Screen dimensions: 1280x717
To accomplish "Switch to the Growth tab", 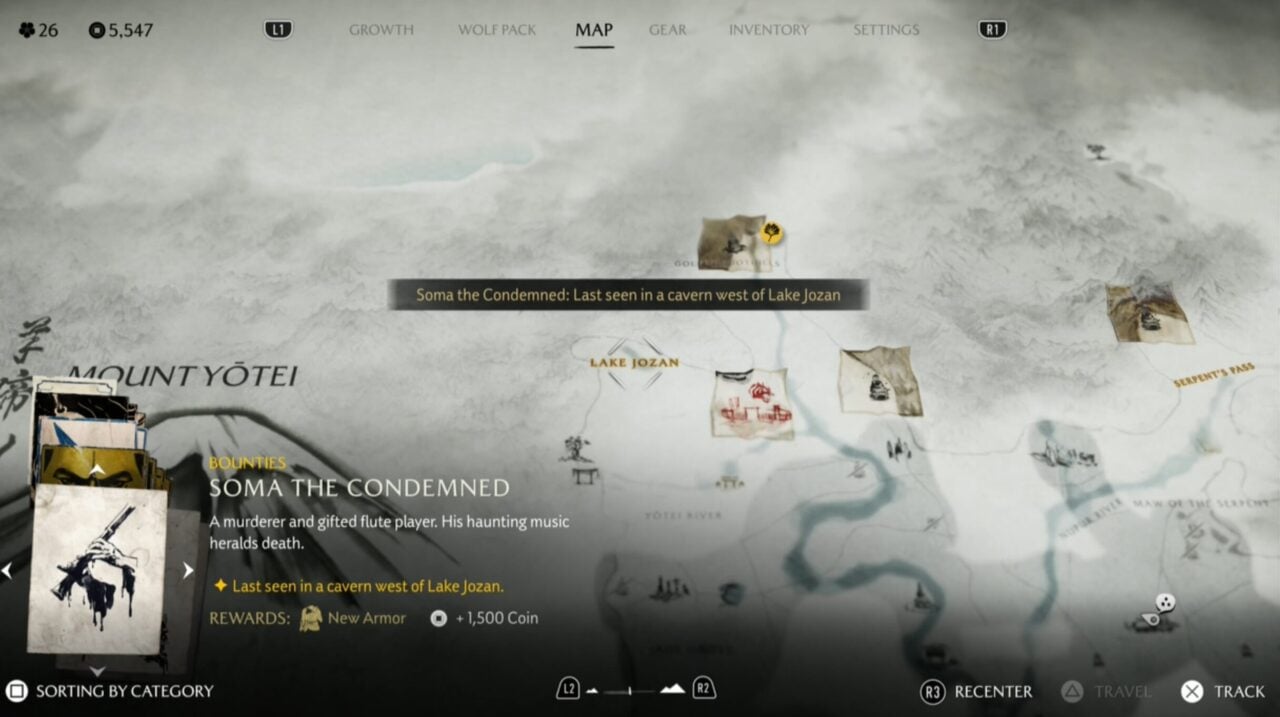I will pos(381,30).
